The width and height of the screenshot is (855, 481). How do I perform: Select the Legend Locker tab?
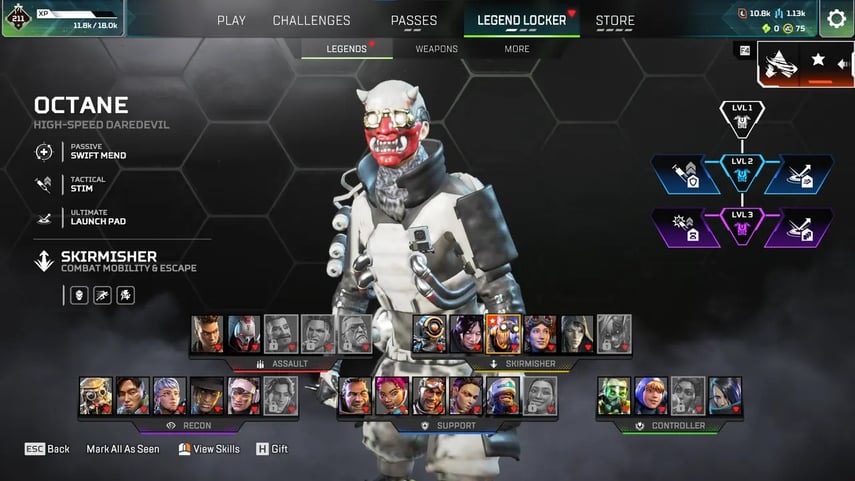coord(521,20)
